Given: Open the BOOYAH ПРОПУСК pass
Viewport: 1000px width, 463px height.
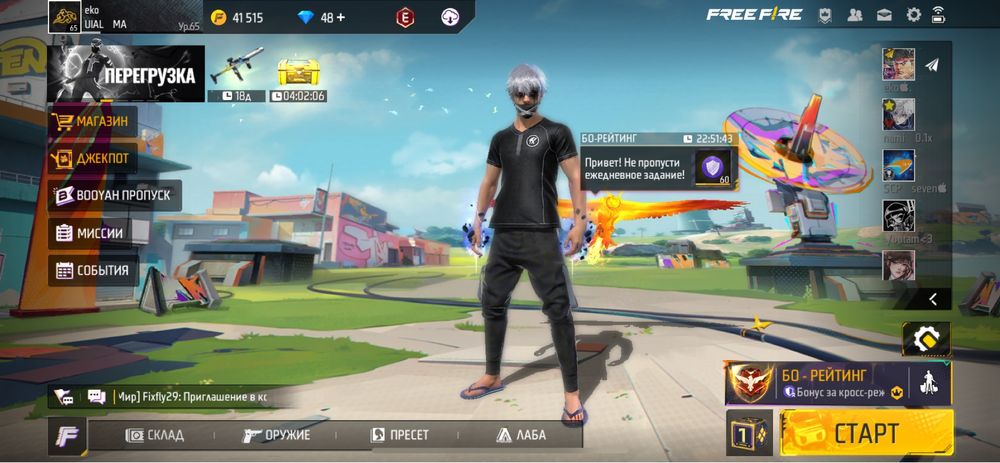Looking at the screenshot, I should click(114, 195).
